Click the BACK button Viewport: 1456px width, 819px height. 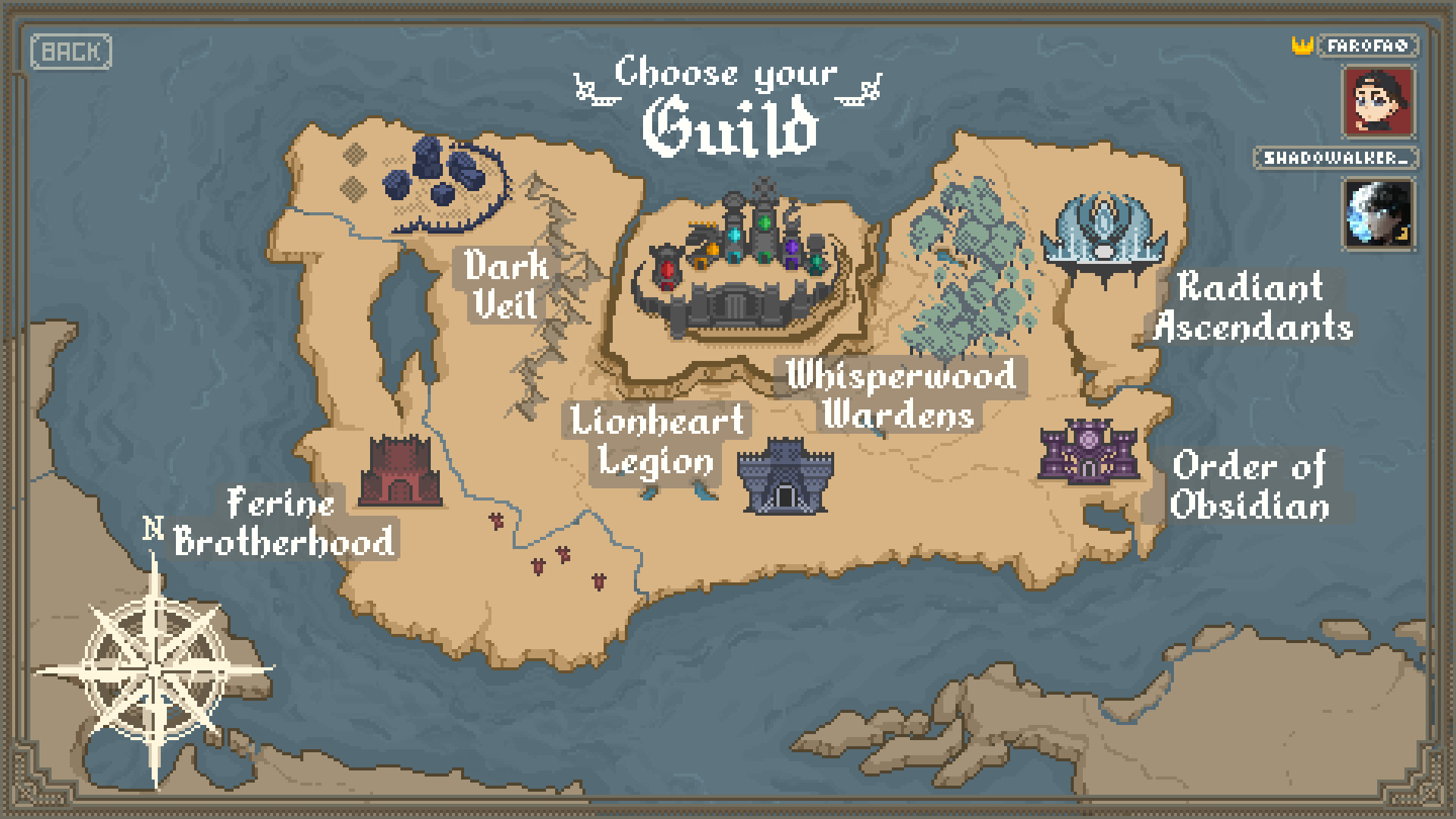72,52
